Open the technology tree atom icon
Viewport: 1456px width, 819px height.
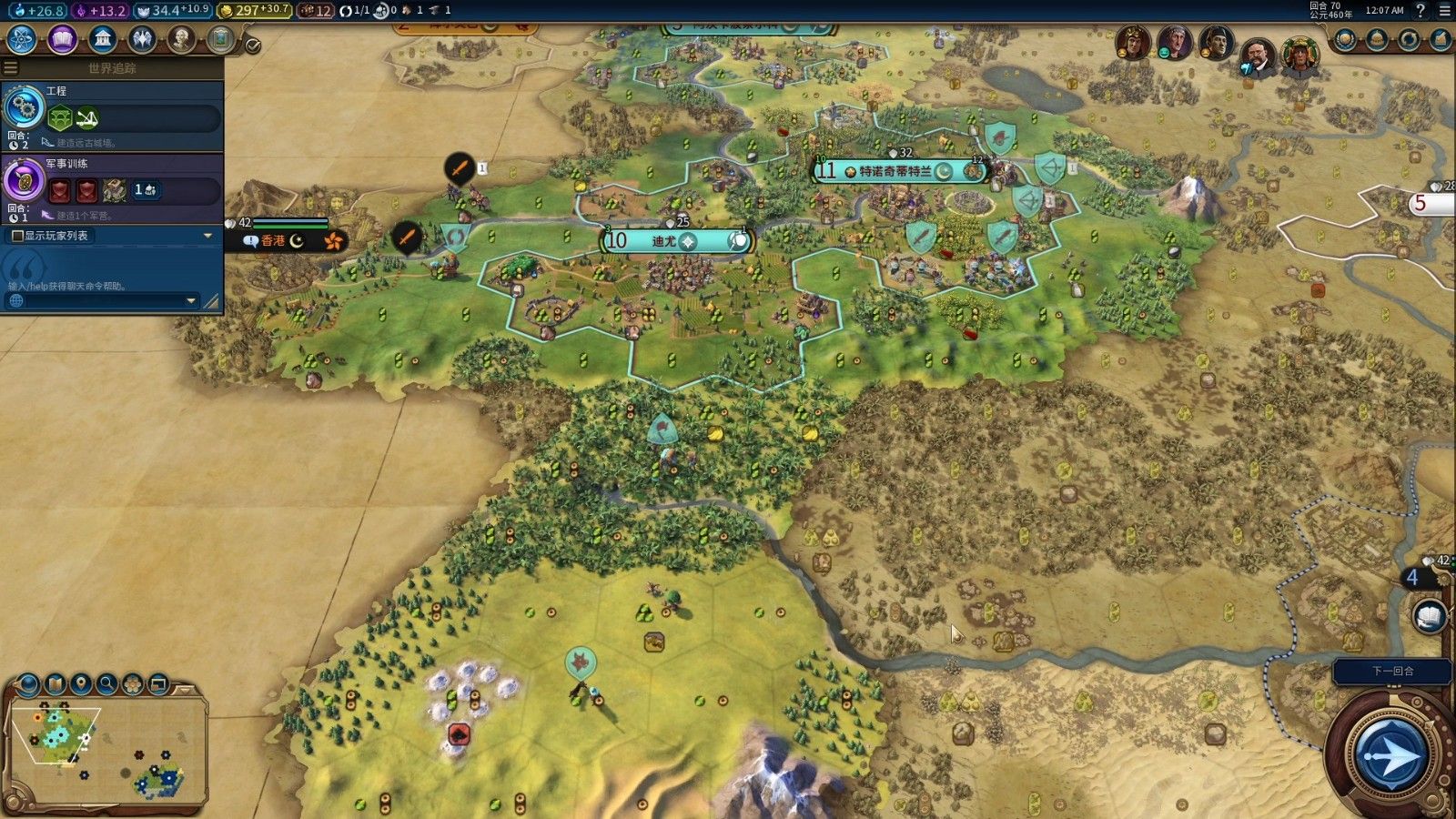point(21,39)
